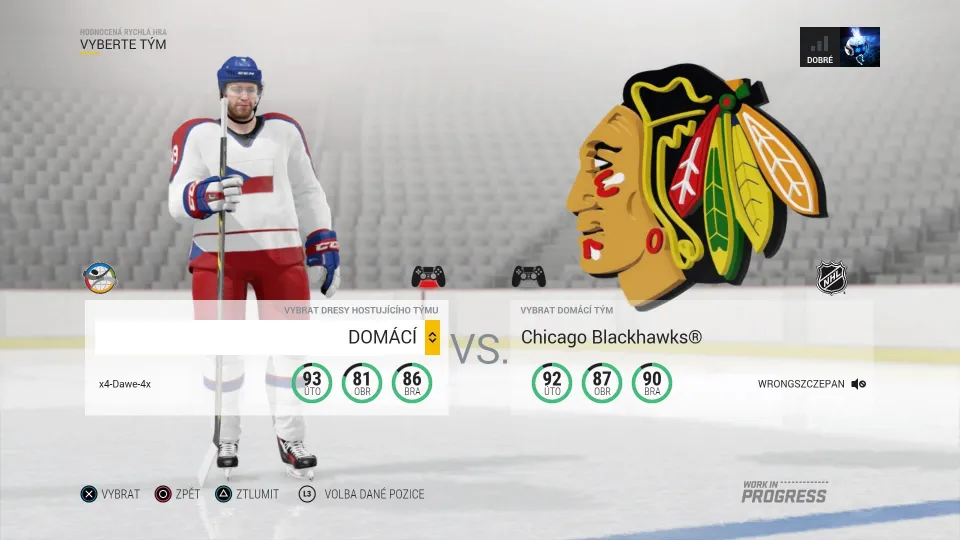Click the NHL shield league logo
The height and width of the screenshot is (540, 960).
pyautogui.click(x=831, y=278)
